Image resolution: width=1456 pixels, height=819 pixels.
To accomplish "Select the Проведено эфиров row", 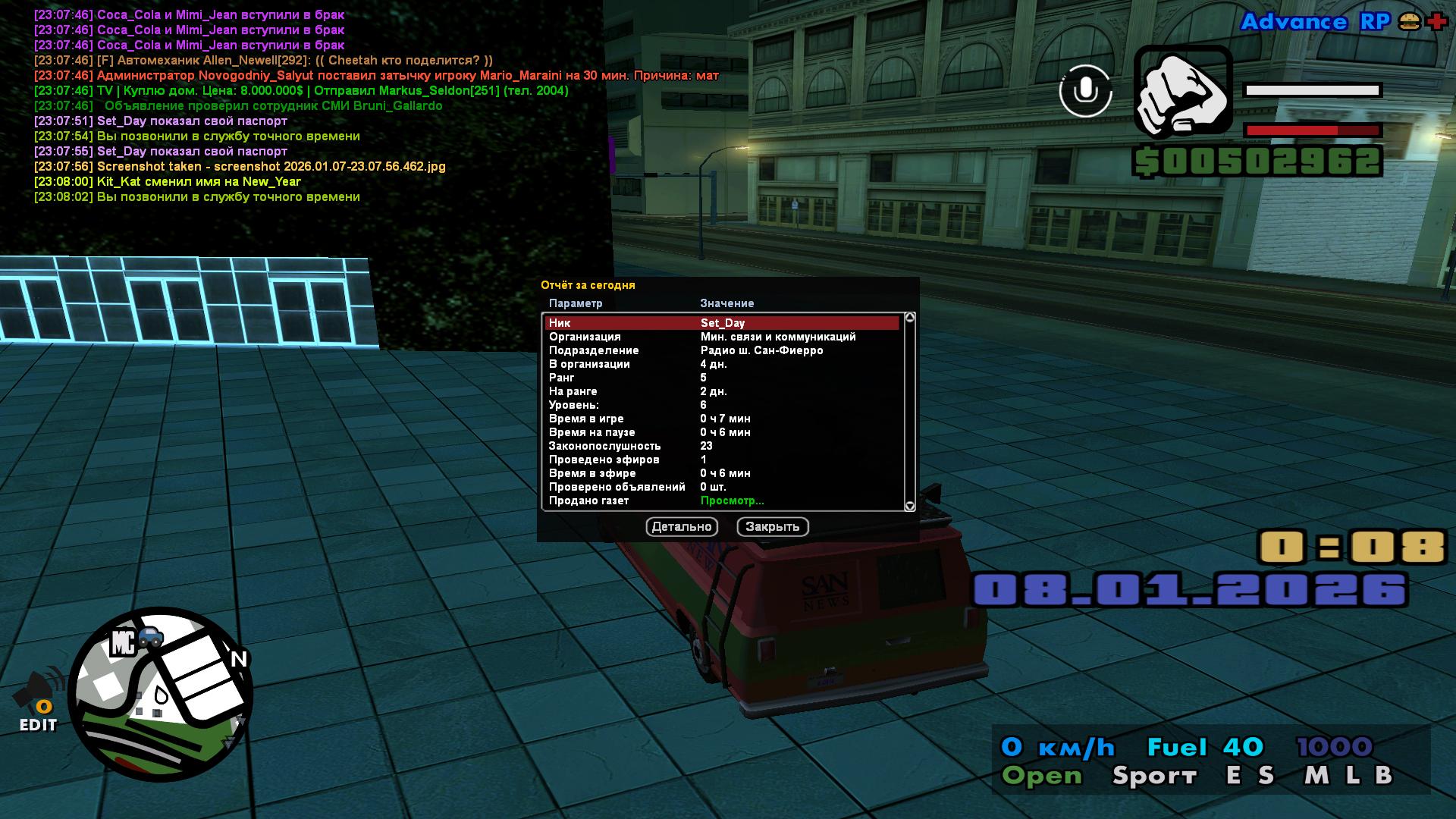I will [x=722, y=460].
